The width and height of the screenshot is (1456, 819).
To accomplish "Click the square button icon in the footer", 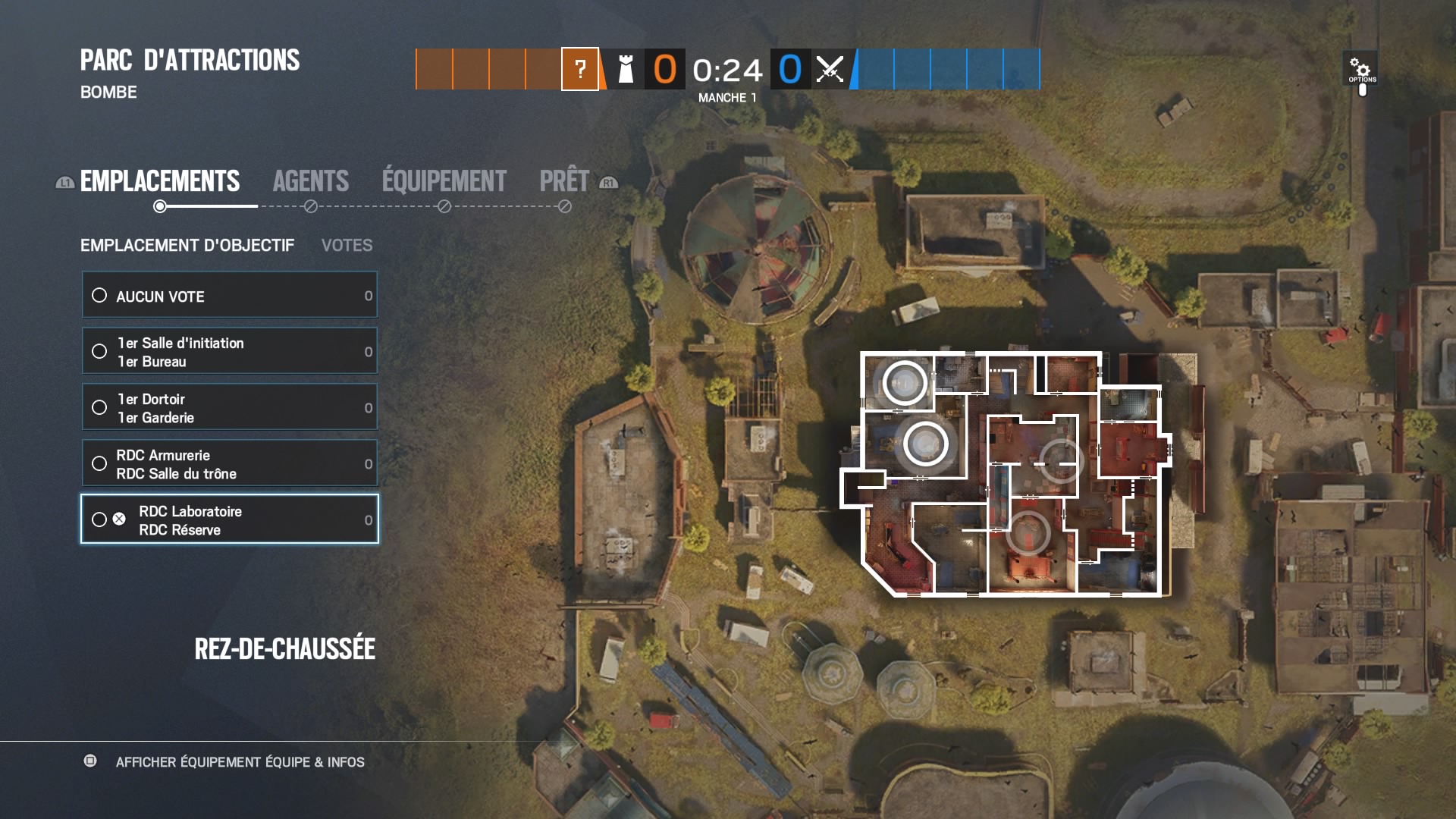I will tap(92, 762).
